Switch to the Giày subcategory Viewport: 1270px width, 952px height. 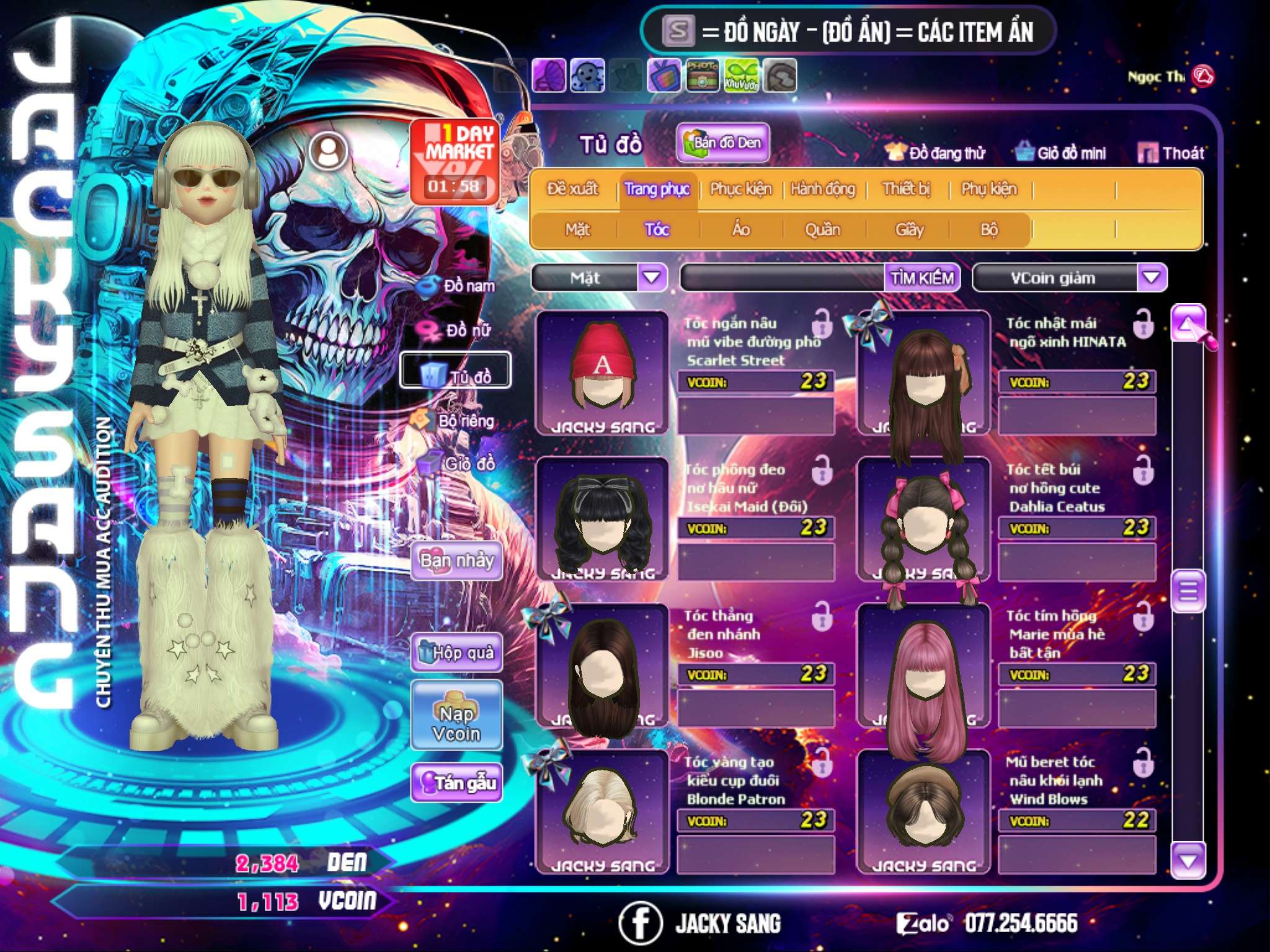coord(909,230)
